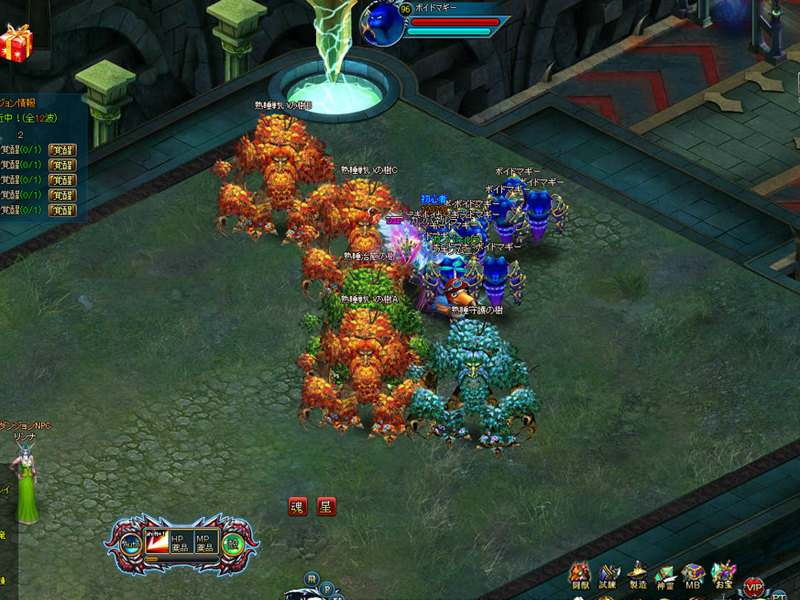Click the blue boss portrait at top
This screenshot has width=800, height=600.
[383, 24]
